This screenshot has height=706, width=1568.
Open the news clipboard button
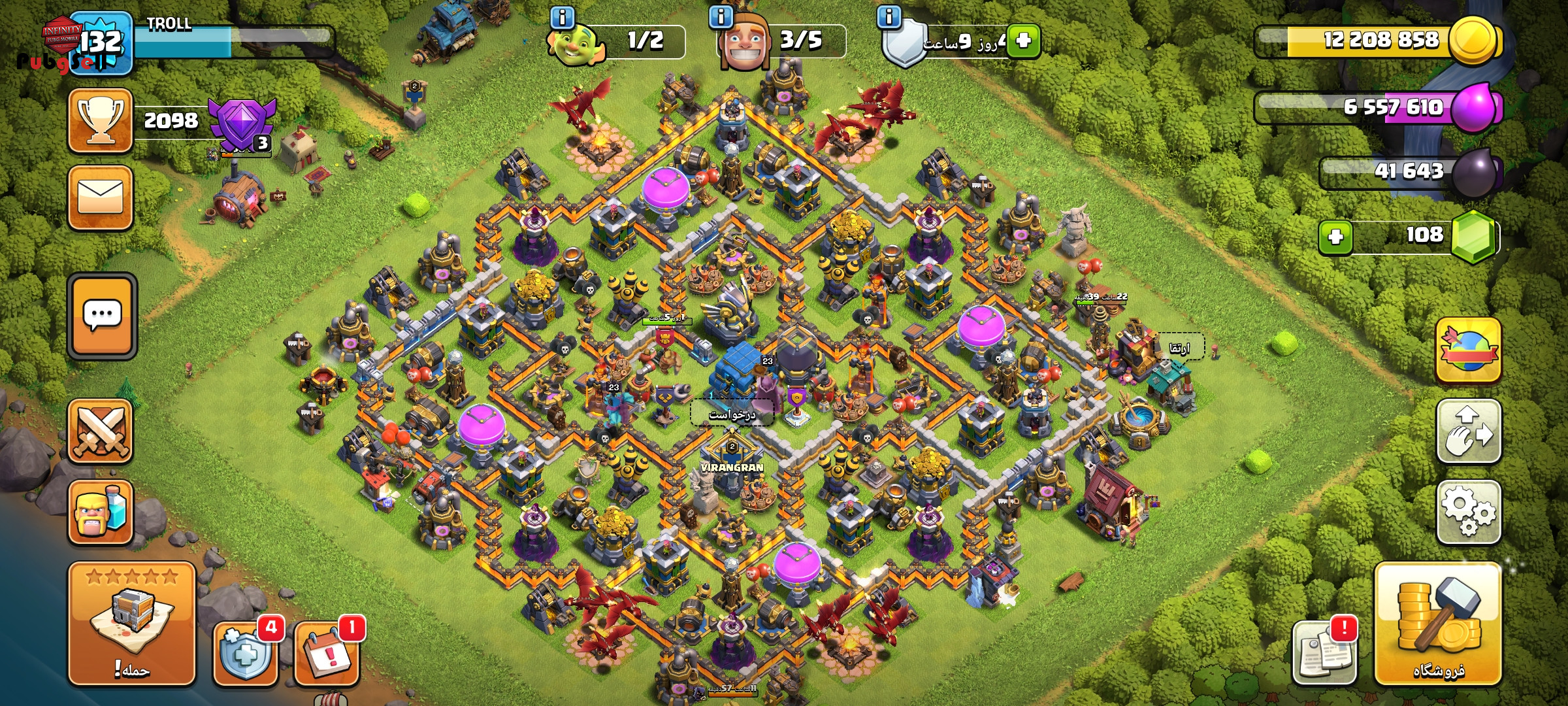1324,654
